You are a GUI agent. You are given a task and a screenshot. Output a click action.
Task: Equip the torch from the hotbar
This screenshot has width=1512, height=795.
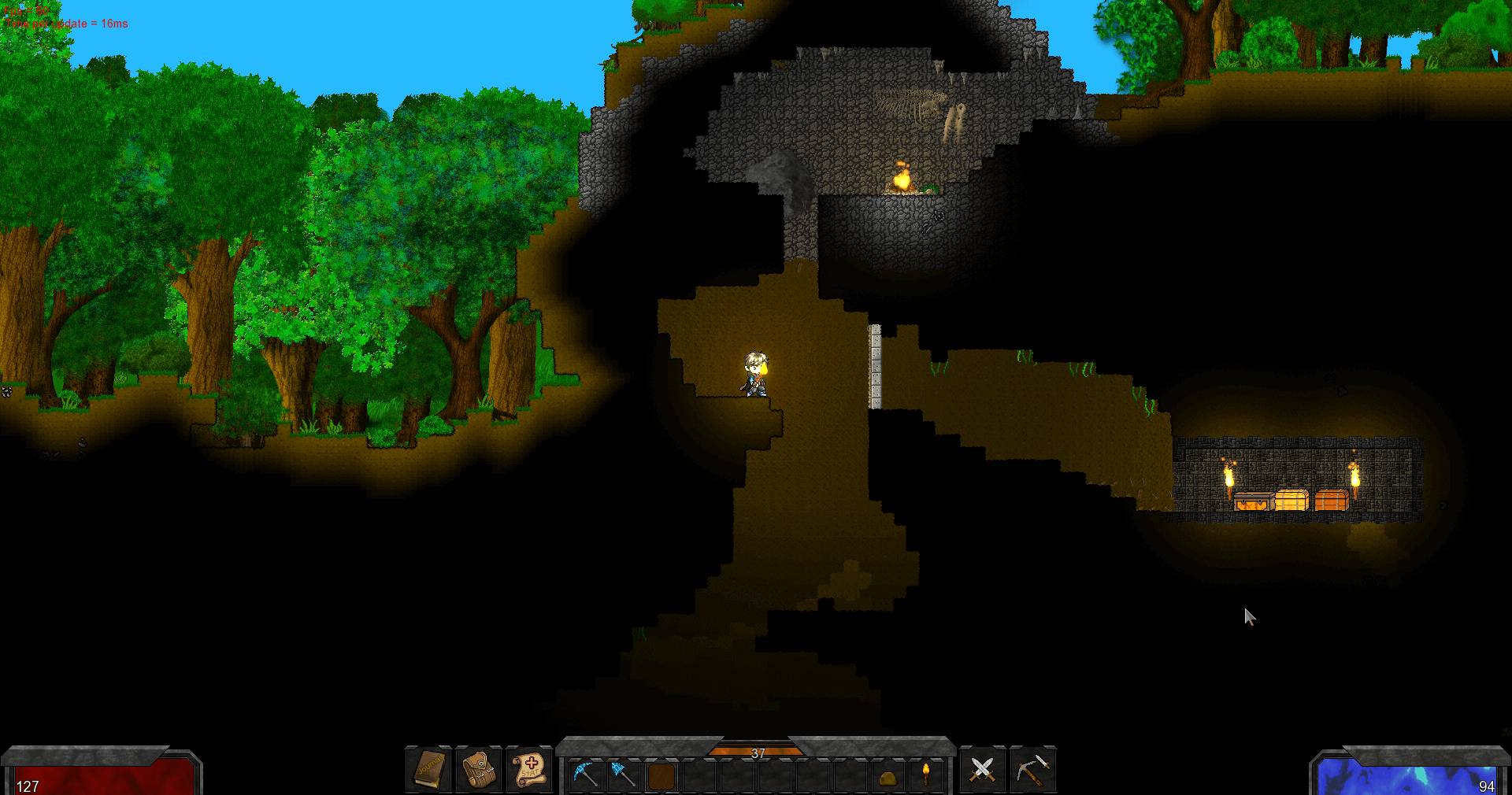(926, 775)
